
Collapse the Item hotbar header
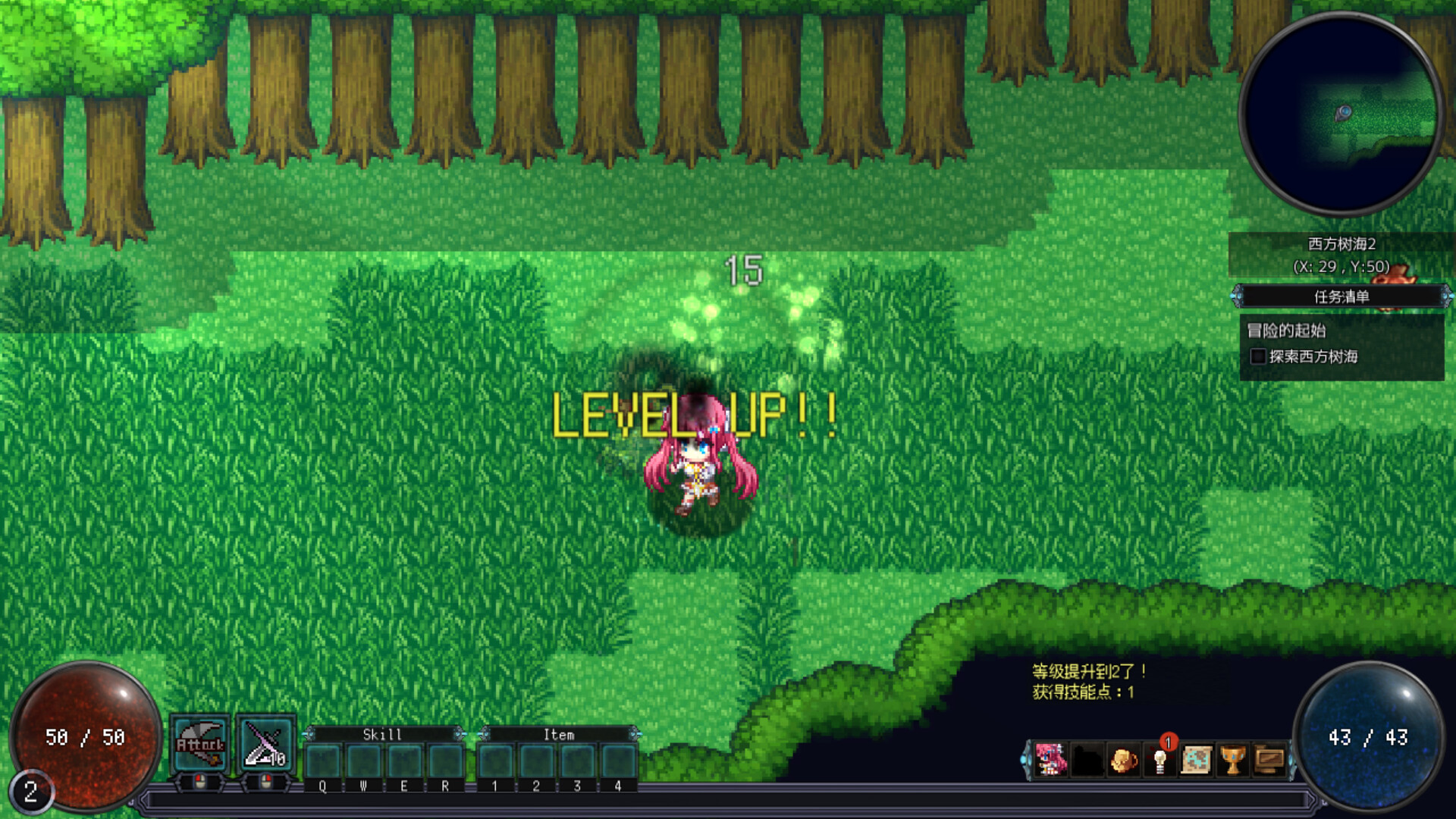click(x=559, y=734)
